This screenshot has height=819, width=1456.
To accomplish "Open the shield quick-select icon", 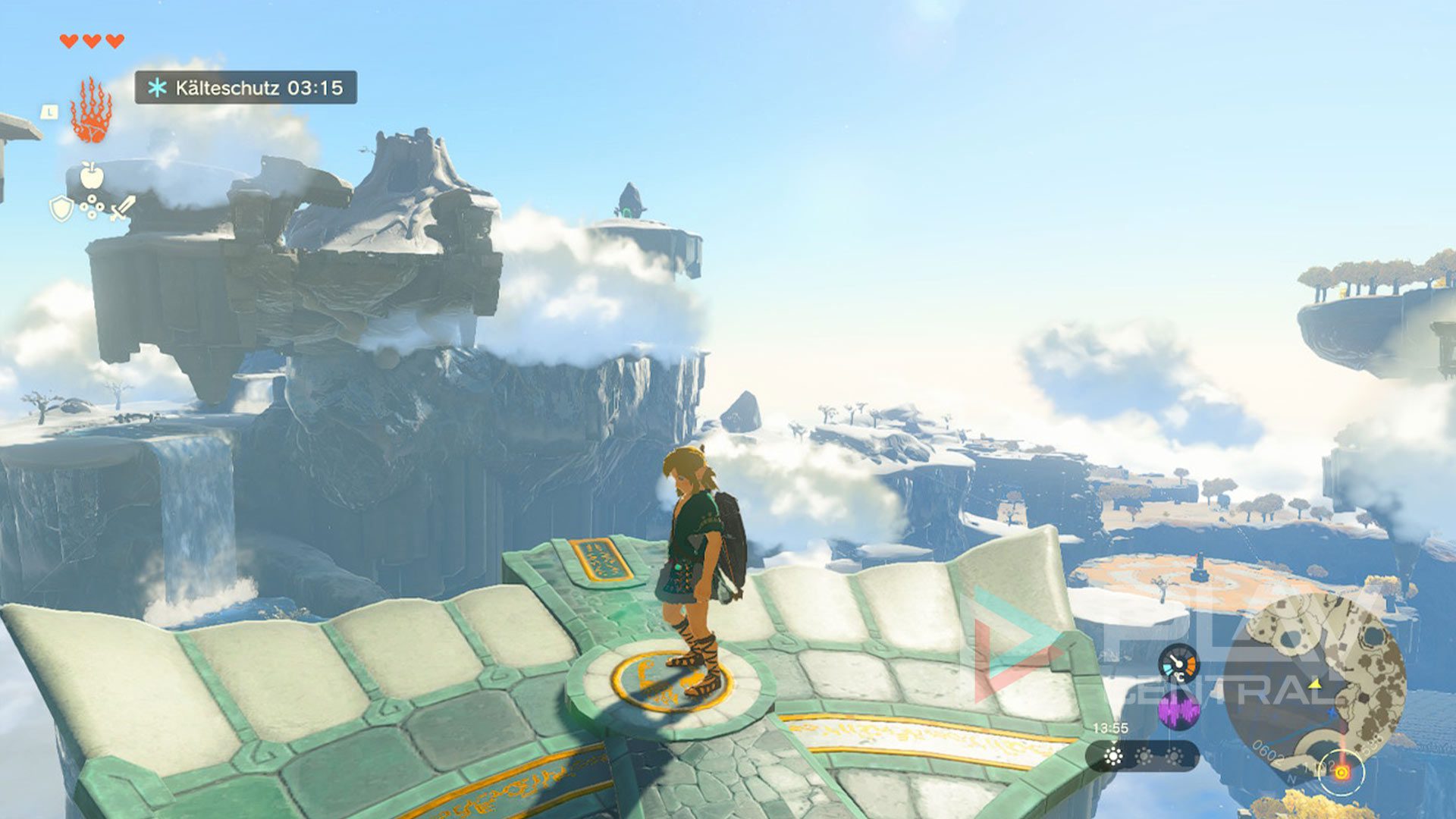I will click(x=61, y=209).
